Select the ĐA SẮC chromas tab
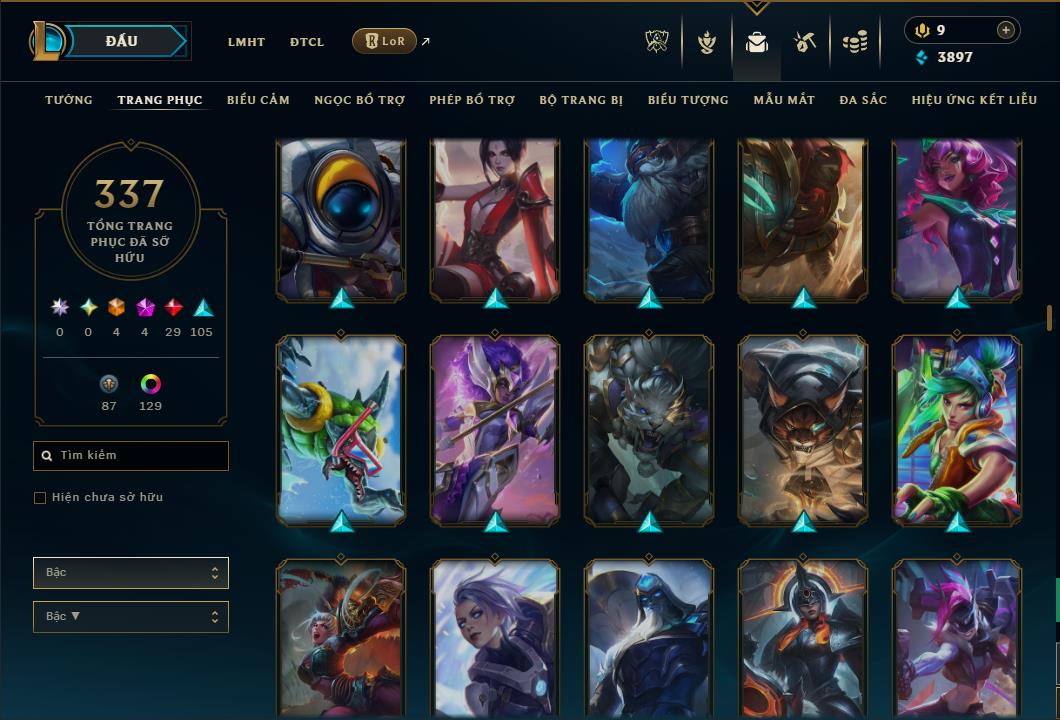This screenshot has width=1060, height=720. tap(863, 100)
